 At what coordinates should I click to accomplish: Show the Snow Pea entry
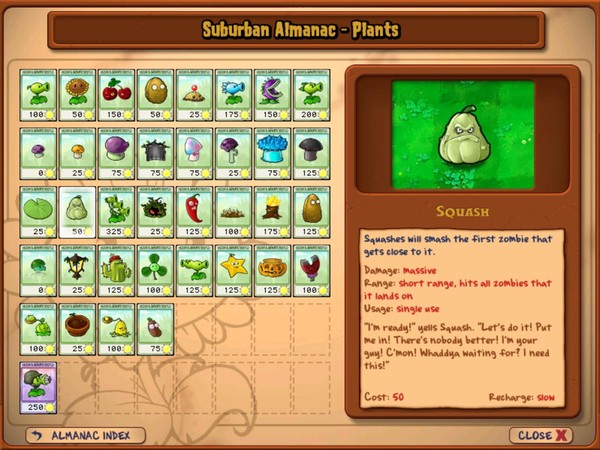pos(233,95)
